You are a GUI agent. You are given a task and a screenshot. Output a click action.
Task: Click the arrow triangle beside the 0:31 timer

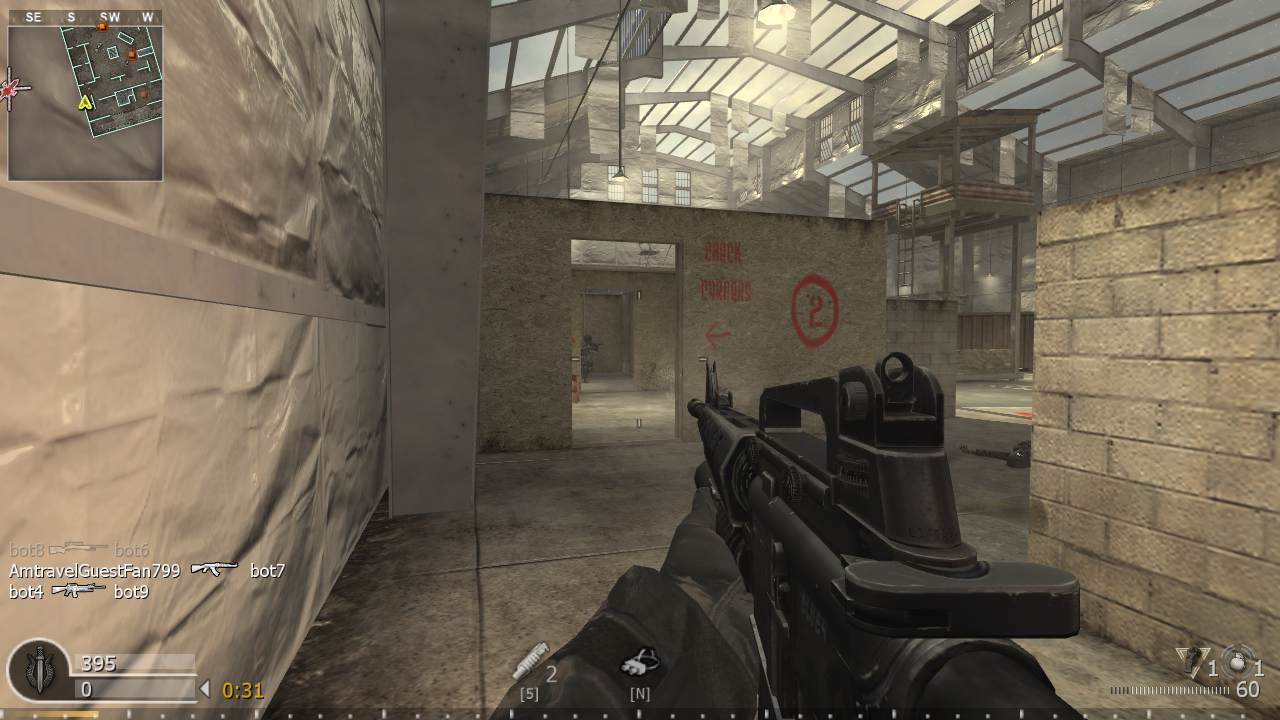[x=207, y=689]
